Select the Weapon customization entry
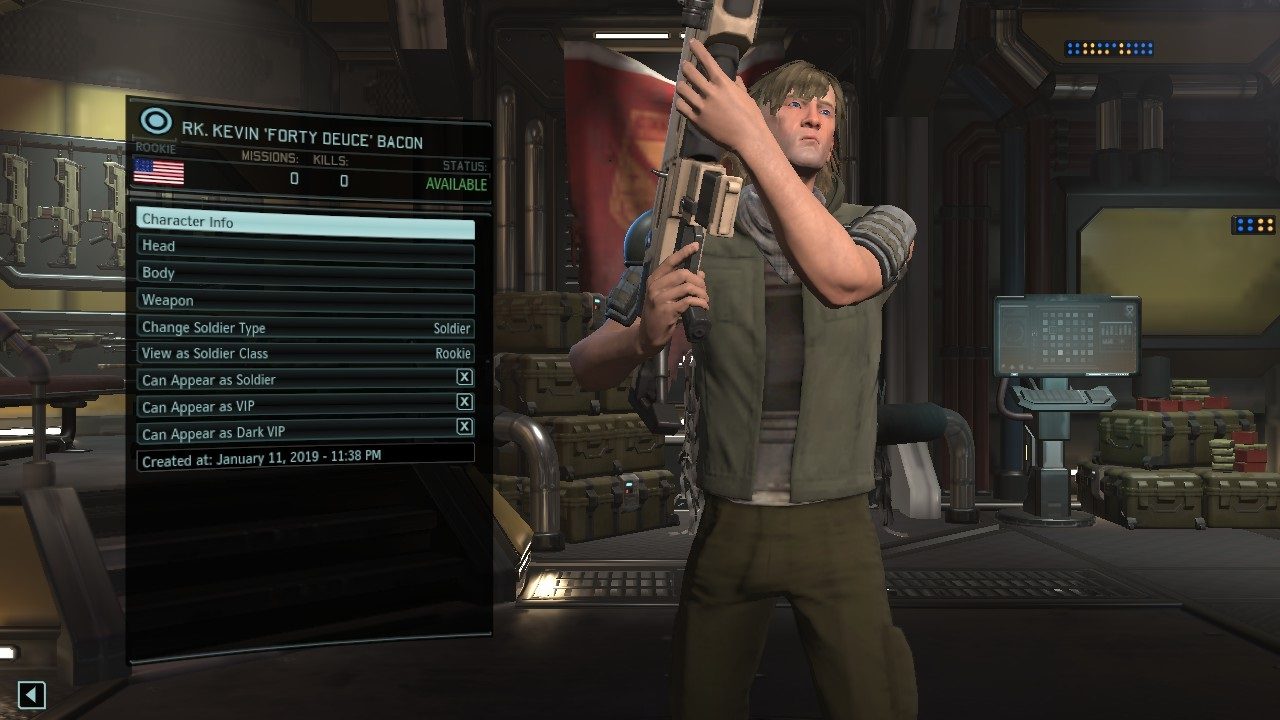The height and width of the screenshot is (720, 1280). [x=300, y=299]
